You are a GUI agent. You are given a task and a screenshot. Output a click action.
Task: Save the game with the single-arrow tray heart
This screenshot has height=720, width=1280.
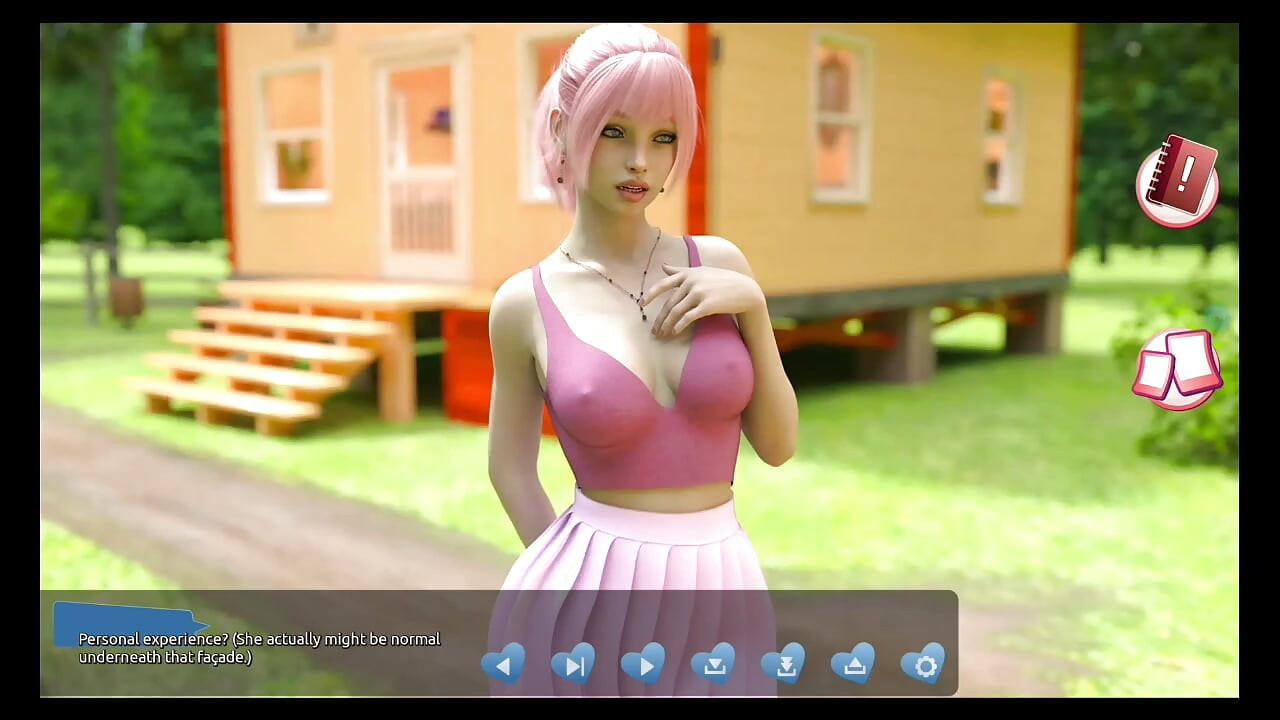point(713,664)
